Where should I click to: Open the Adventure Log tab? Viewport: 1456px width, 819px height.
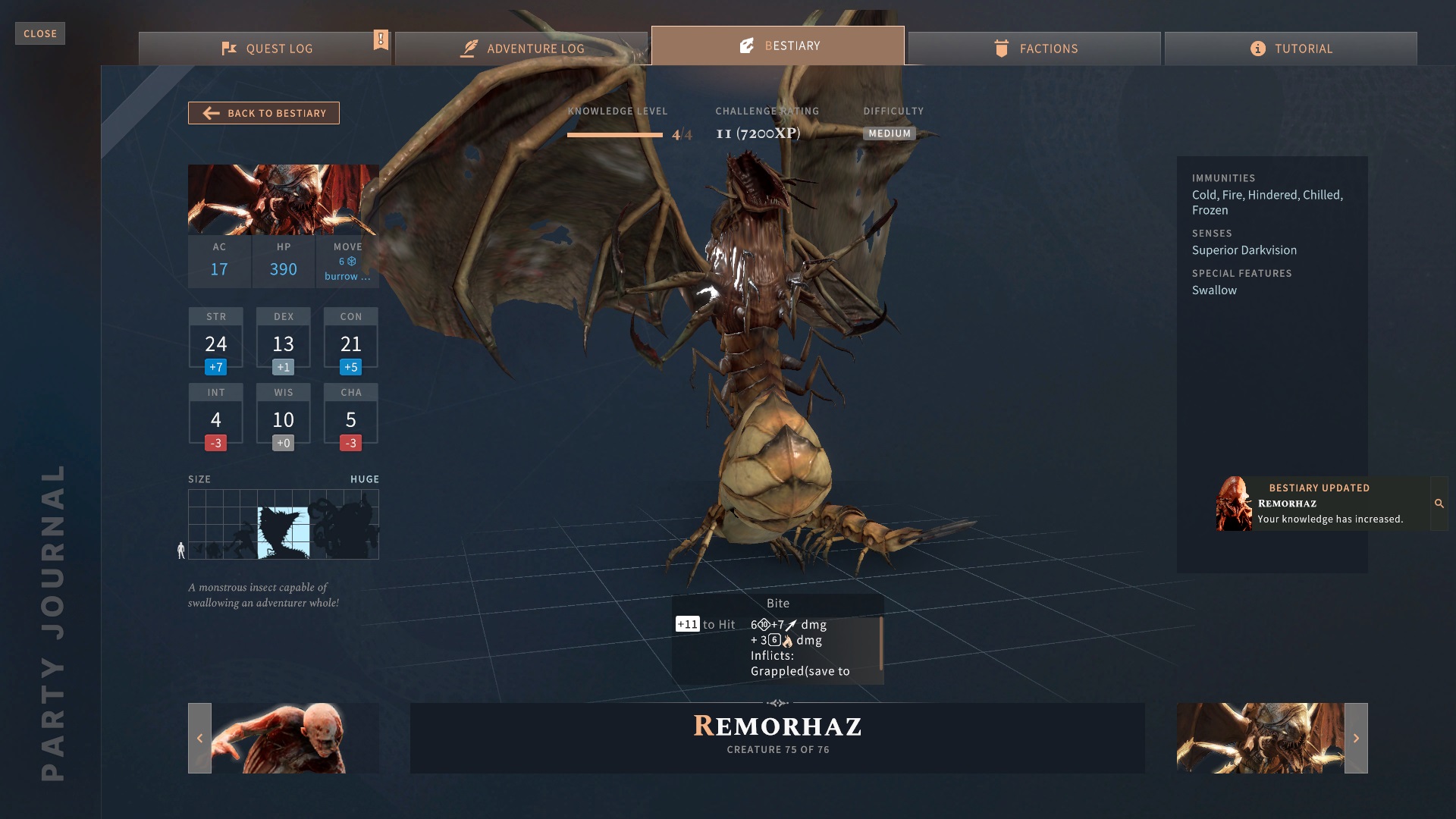pyautogui.click(x=522, y=49)
